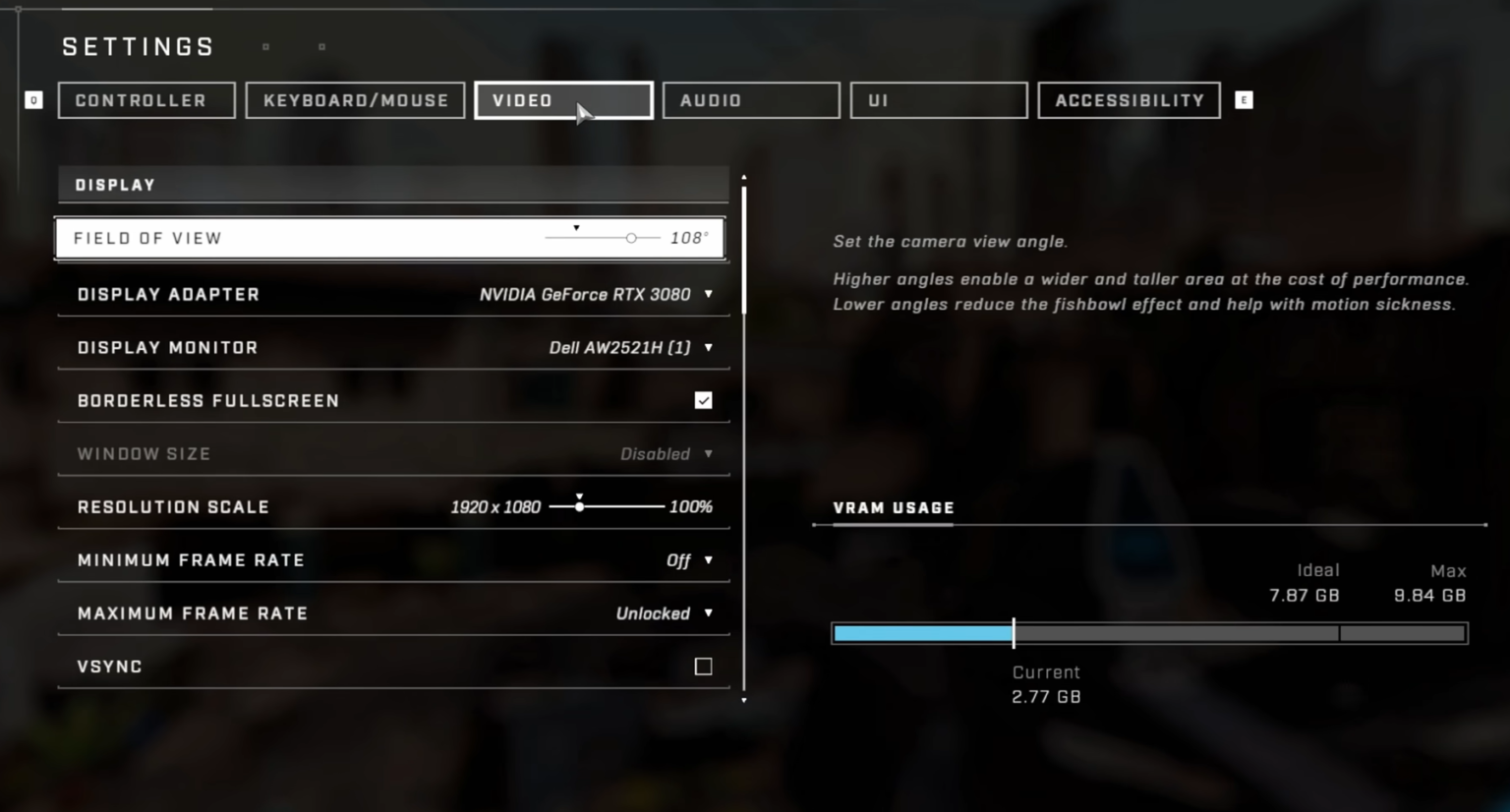
Task: Click the Minimum Frame Rate dropdown arrow
Action: (708, 560)
